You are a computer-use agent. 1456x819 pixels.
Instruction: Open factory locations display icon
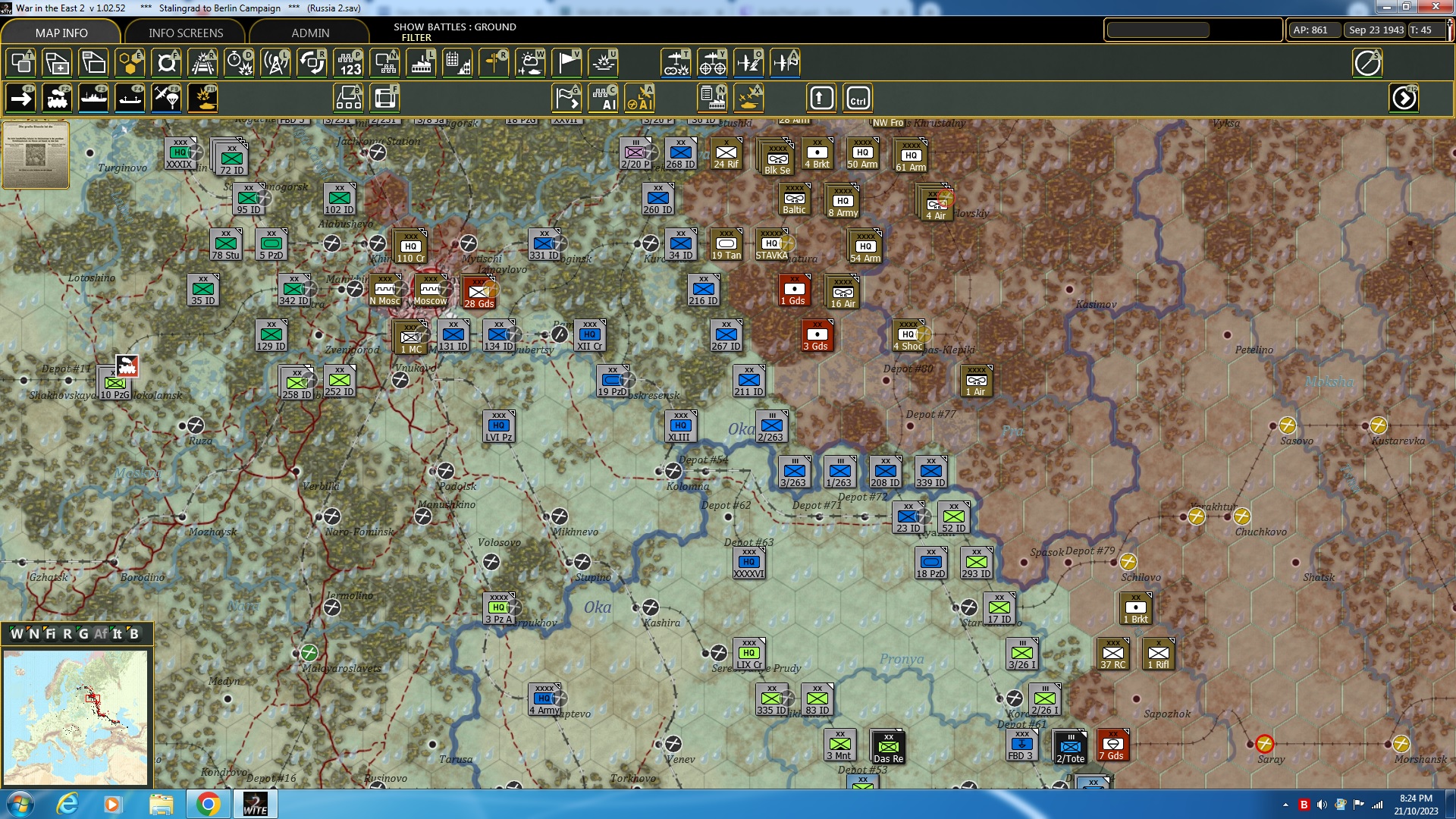pos(421,63)
